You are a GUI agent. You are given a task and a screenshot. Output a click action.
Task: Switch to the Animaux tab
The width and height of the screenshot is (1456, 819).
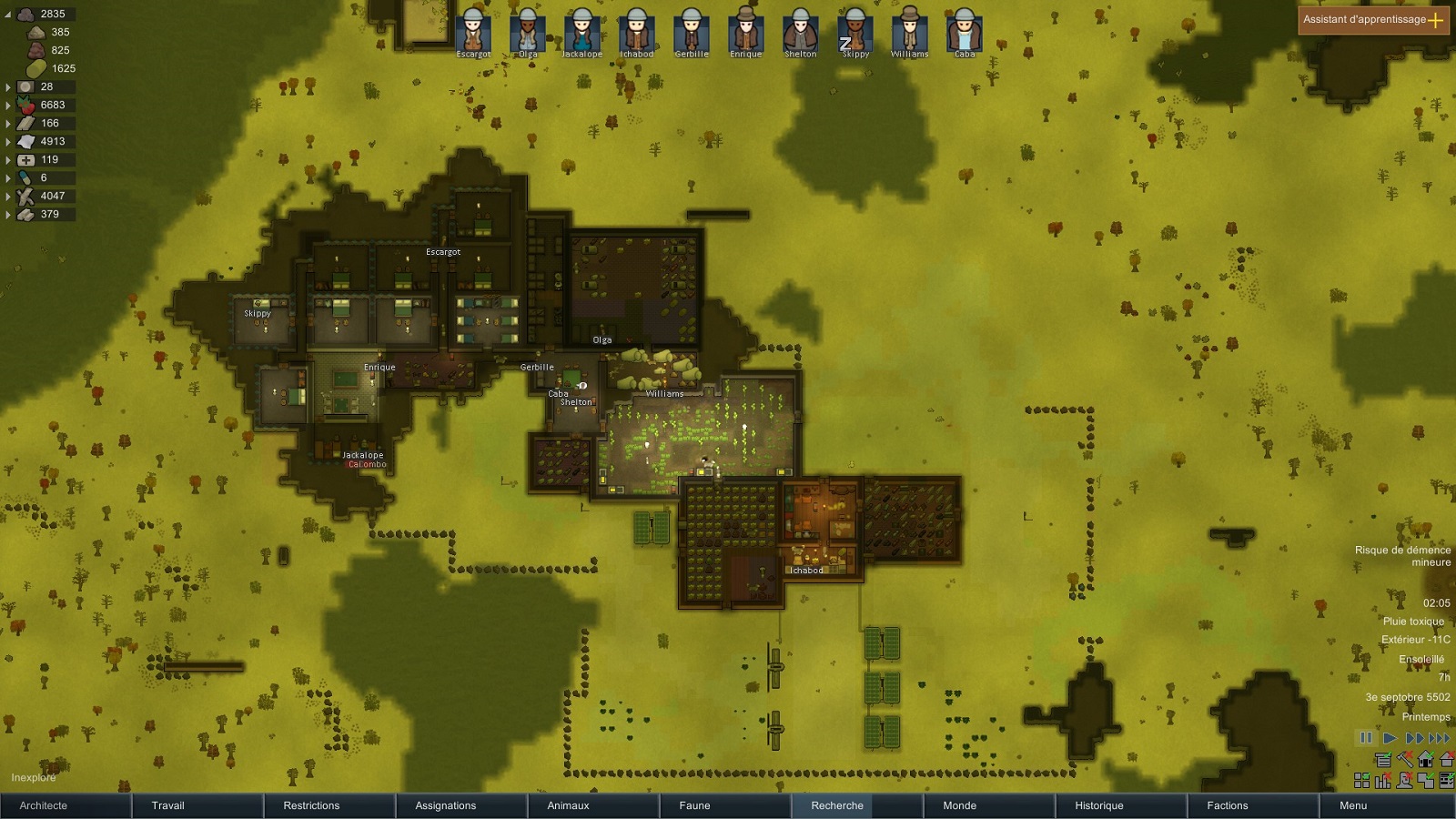pyautogui.click(x=593, y=805)
